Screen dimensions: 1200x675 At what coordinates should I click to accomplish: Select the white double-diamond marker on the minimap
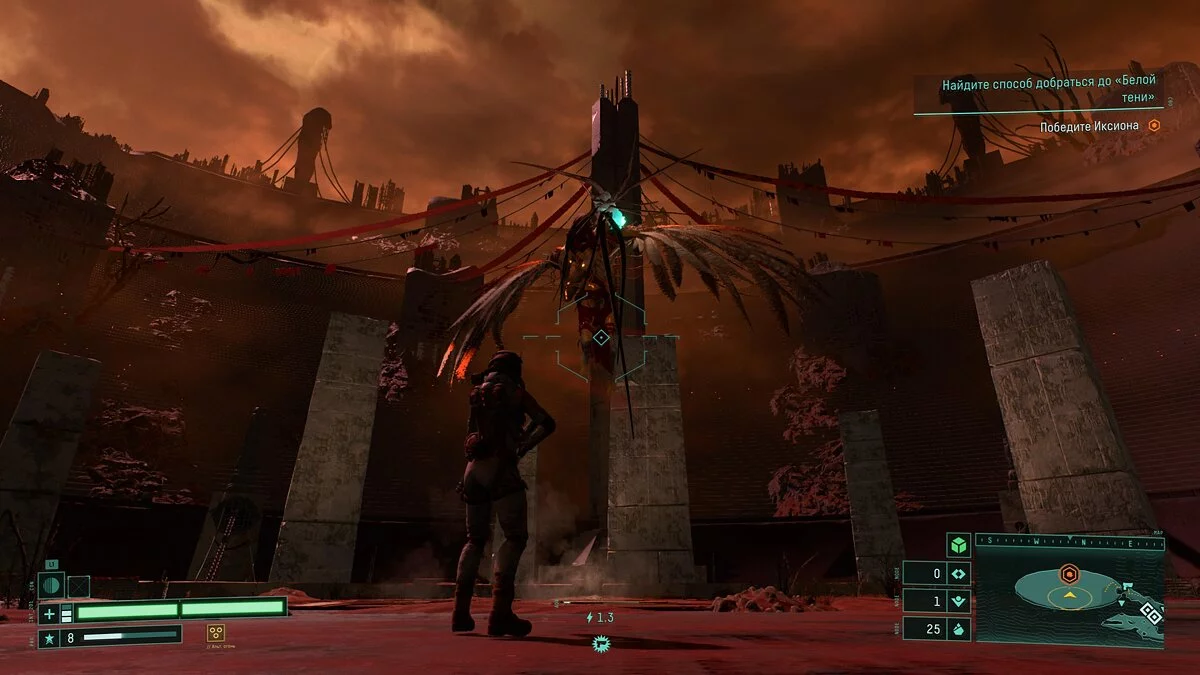(1150, 615)
